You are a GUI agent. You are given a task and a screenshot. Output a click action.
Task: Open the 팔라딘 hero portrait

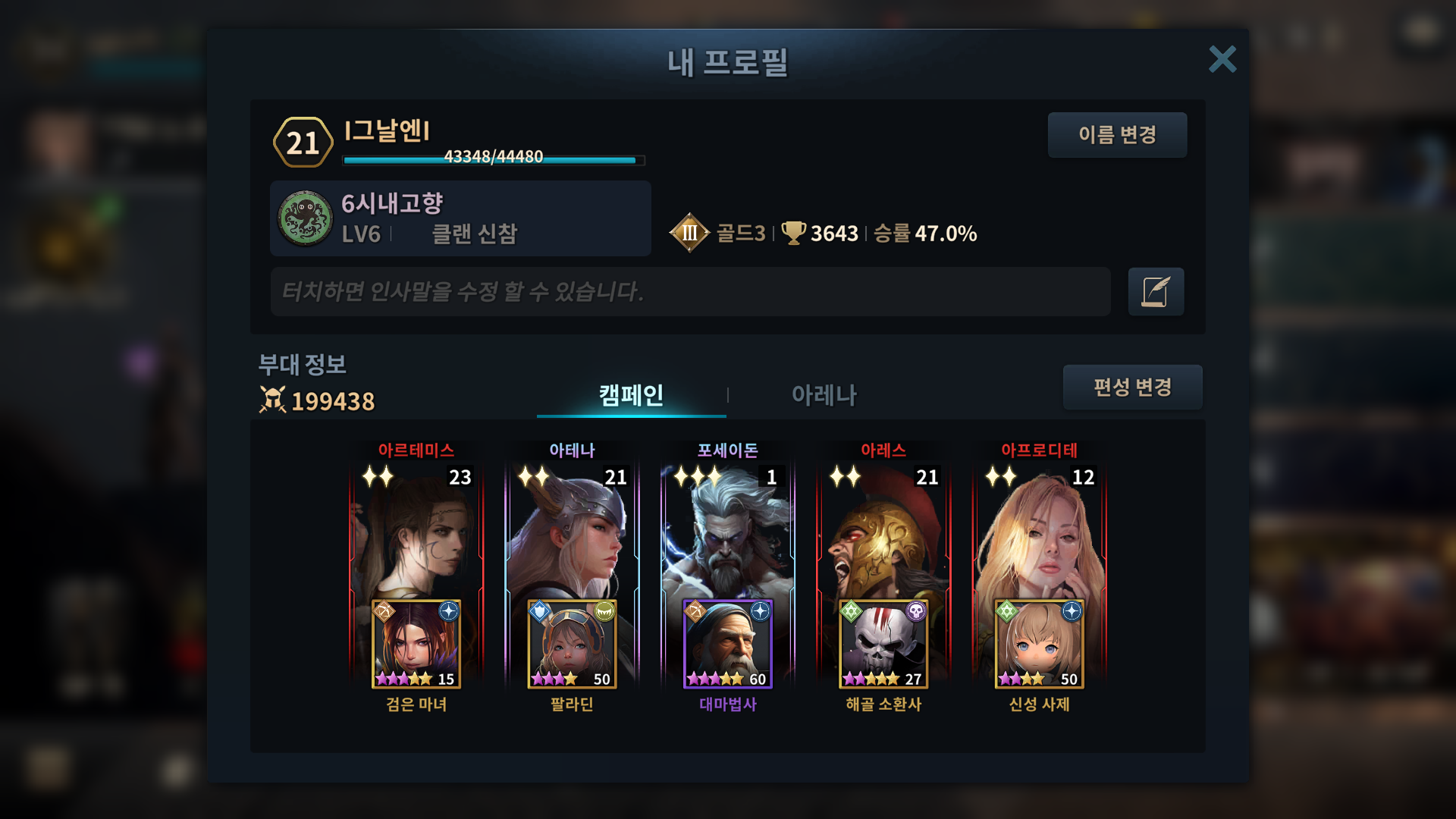[572, 645]
